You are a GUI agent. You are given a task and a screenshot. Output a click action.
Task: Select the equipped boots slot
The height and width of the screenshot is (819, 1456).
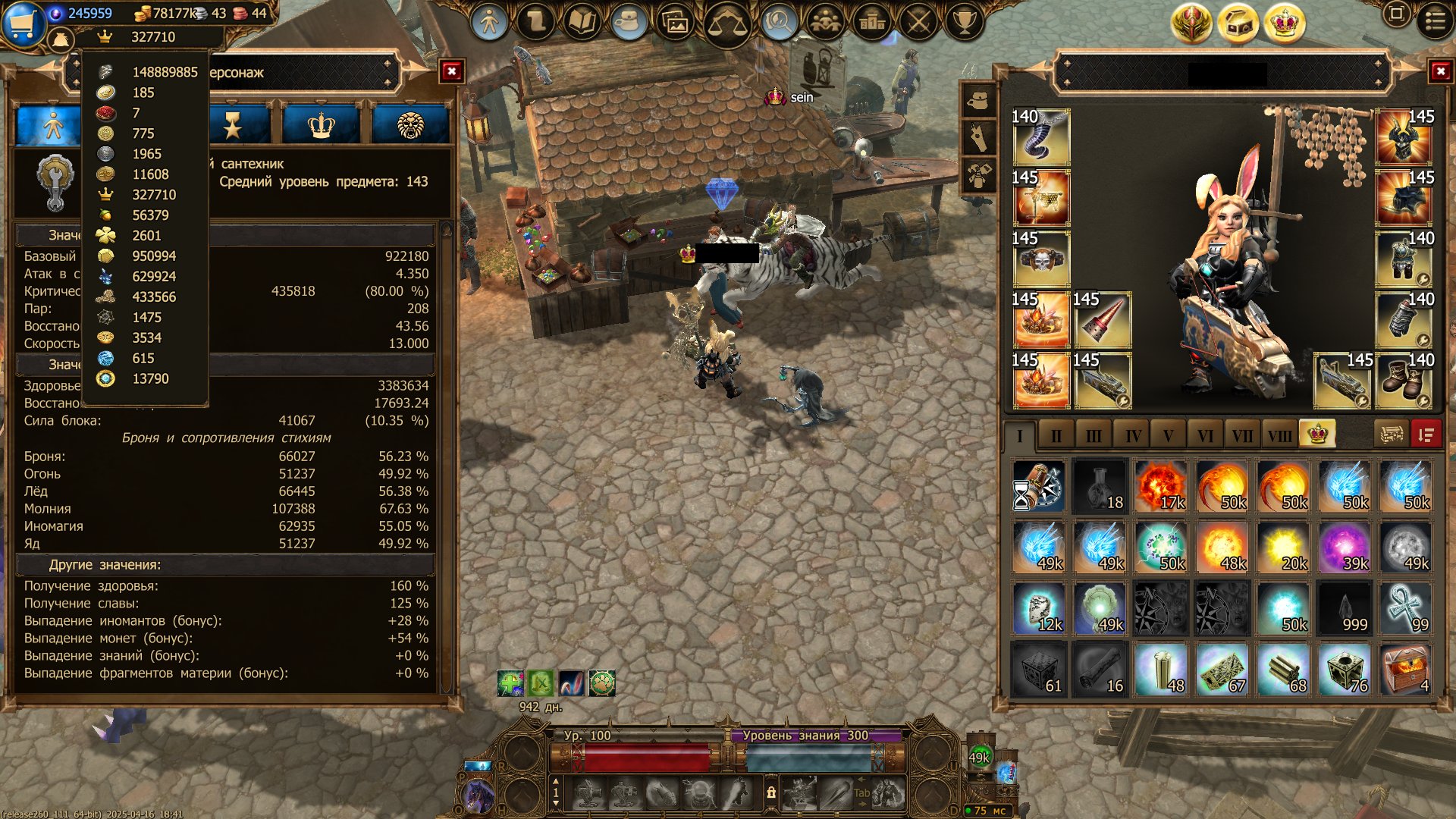pyautogui.click(x=1404, y=381)
